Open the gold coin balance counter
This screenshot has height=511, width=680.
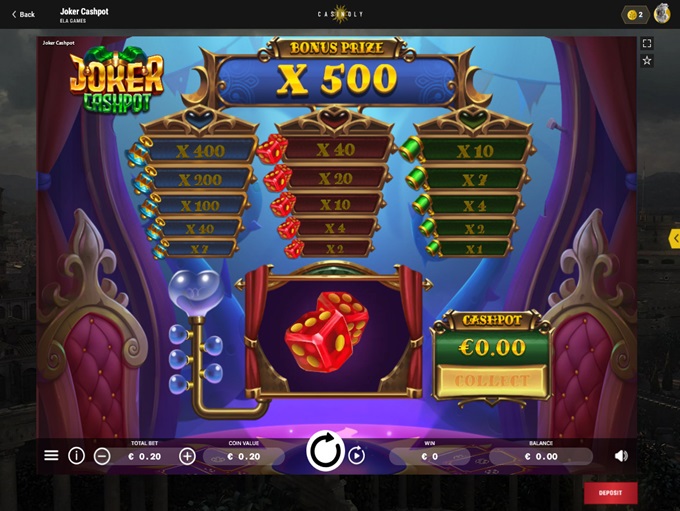635,14
